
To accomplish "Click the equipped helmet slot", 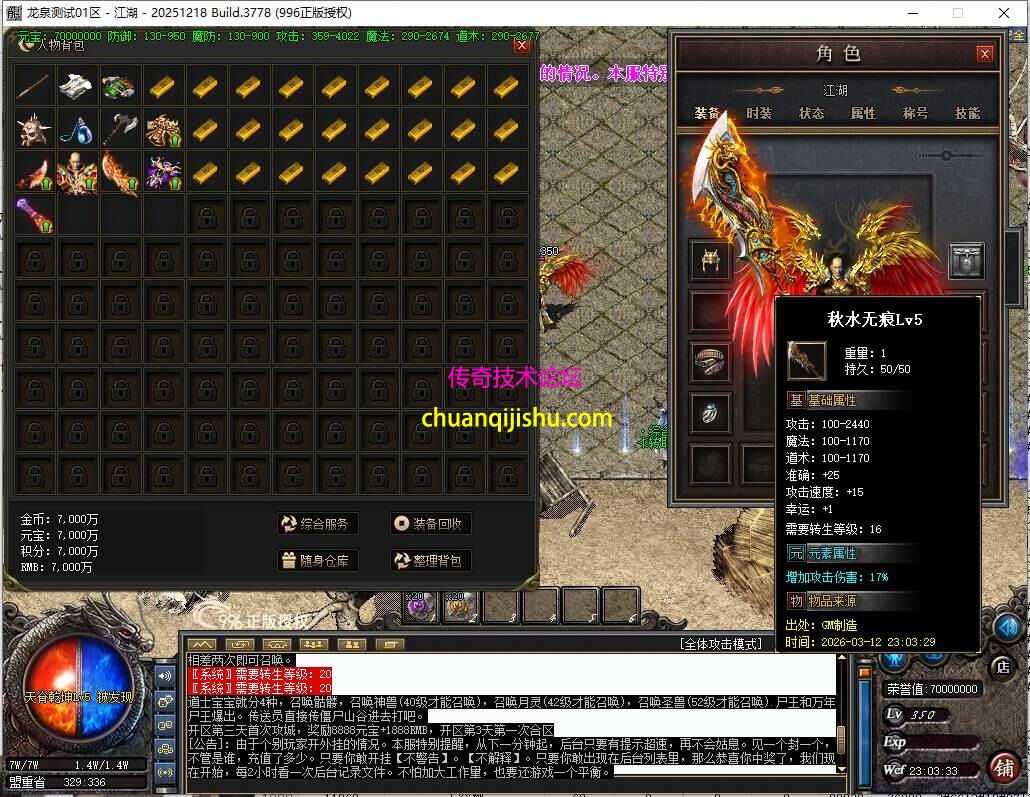I will 711,260.
